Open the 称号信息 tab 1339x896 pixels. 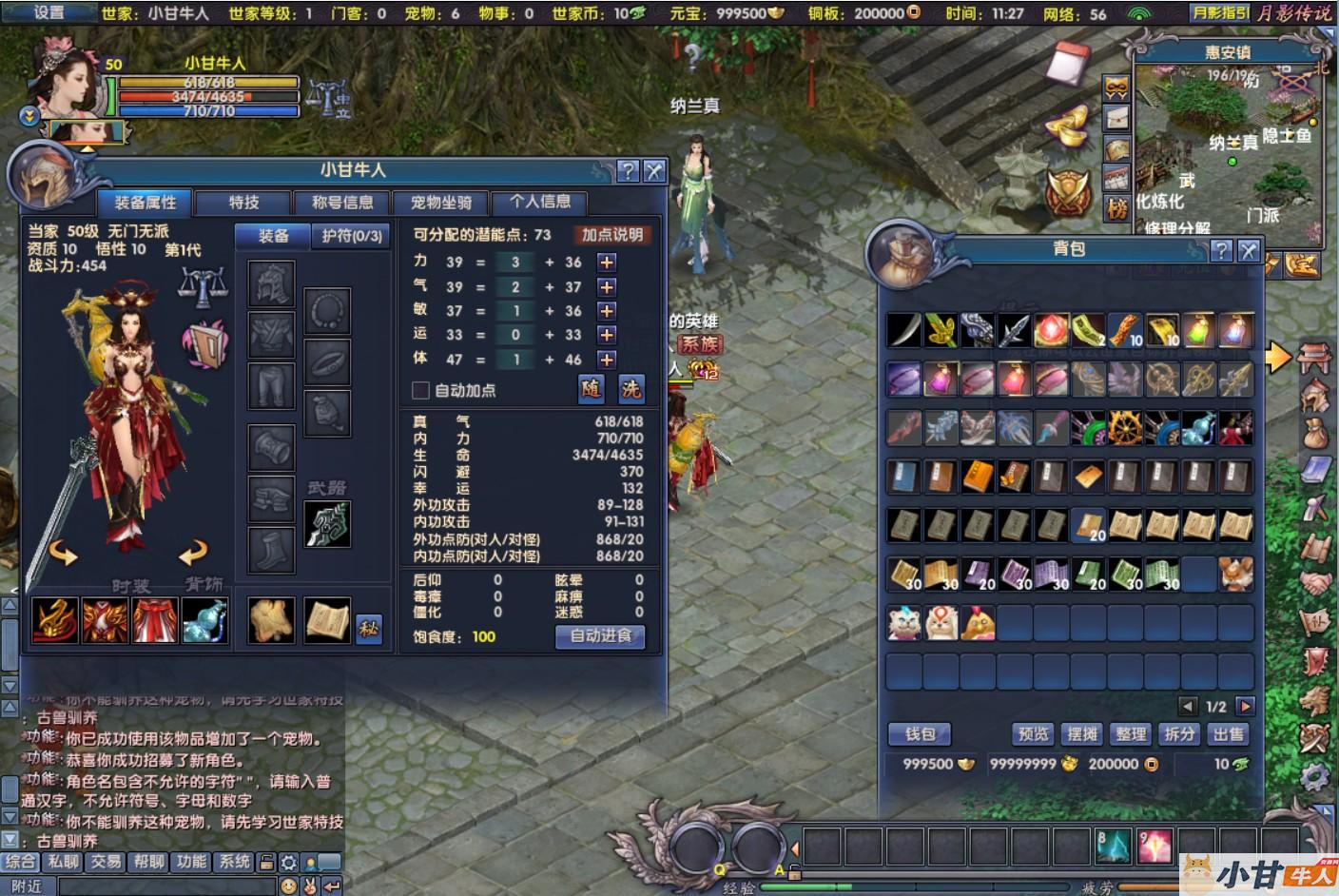342,203
